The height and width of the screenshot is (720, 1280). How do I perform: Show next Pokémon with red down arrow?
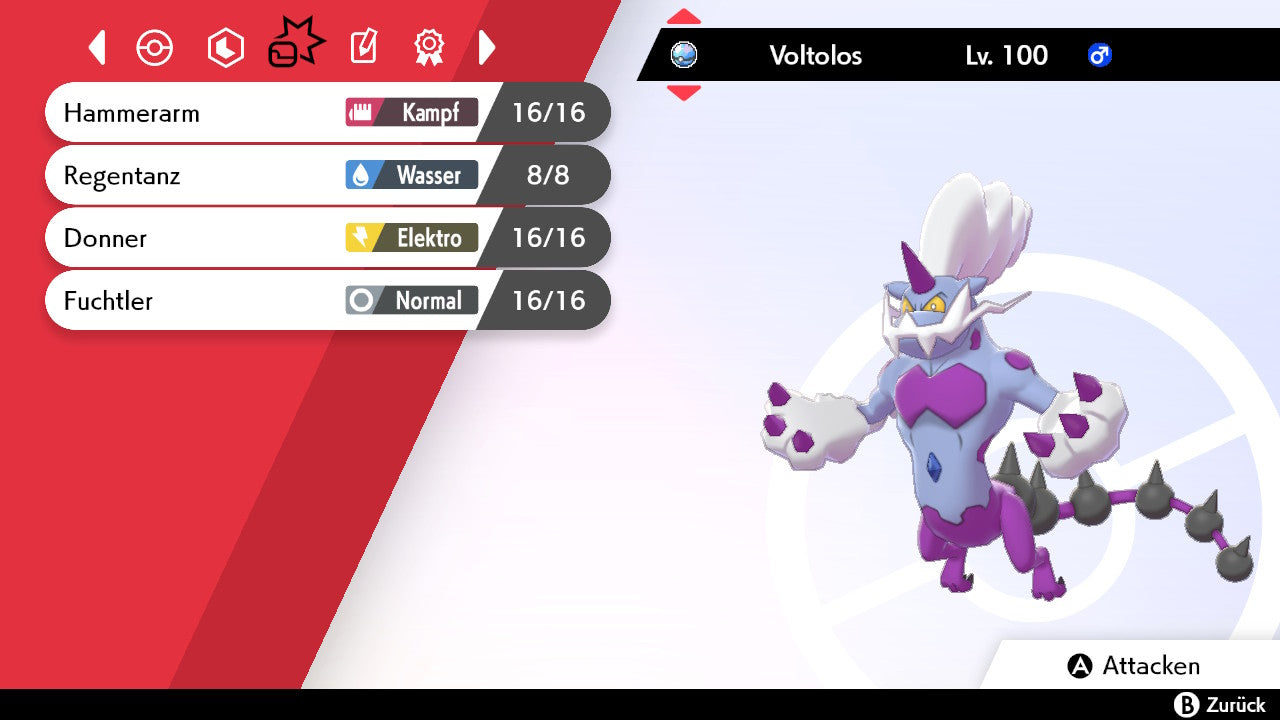click(684, 93)
